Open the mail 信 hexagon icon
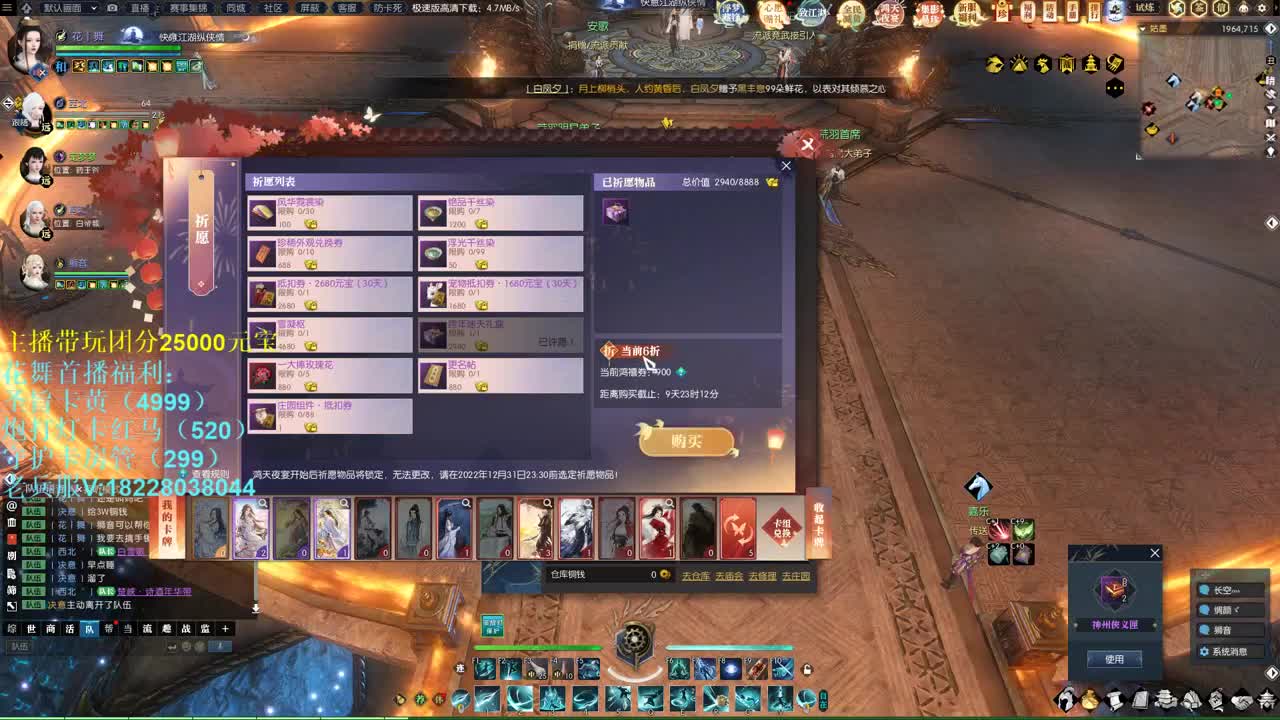This screenshot has height=720, width=1280. pyautogui.click(x=1221, y=9)
